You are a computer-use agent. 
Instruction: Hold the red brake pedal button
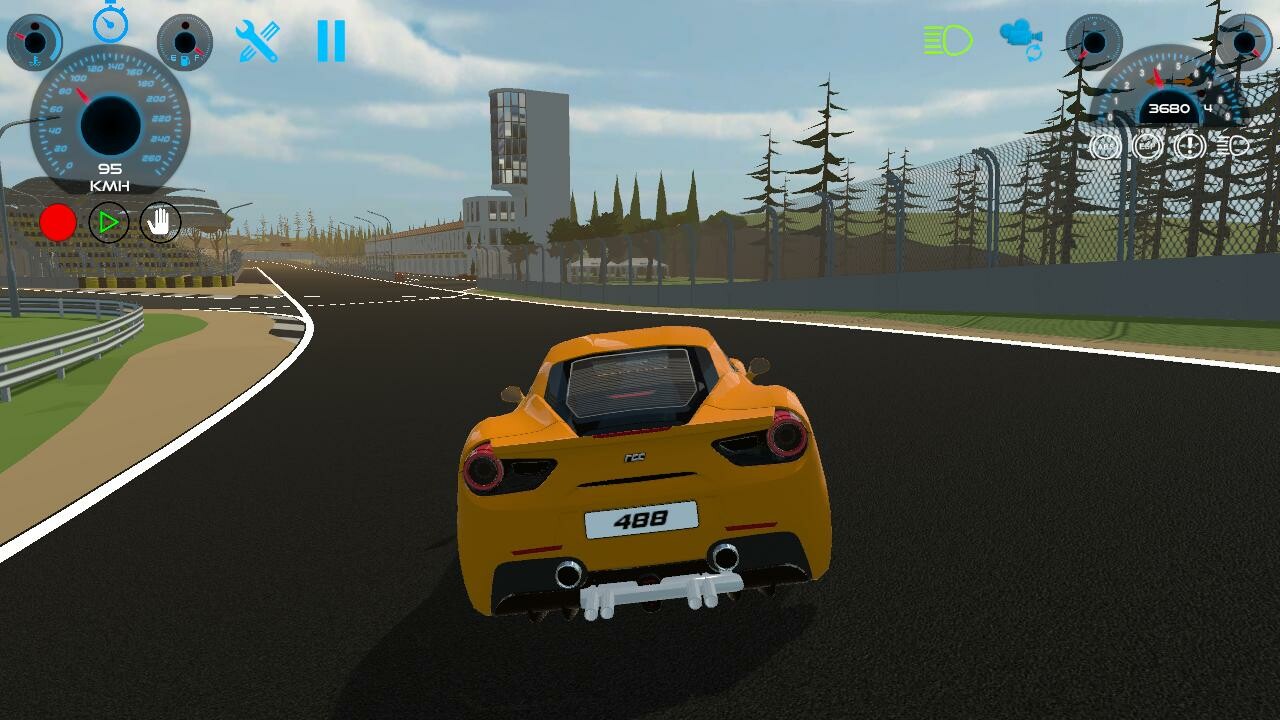tap(58, 221)
